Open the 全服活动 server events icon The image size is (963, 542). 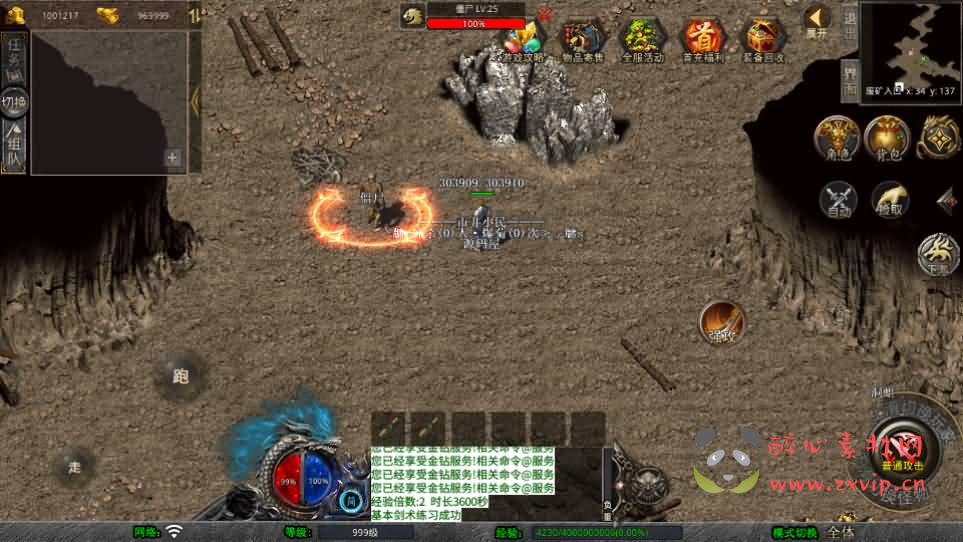pos(643,40)
